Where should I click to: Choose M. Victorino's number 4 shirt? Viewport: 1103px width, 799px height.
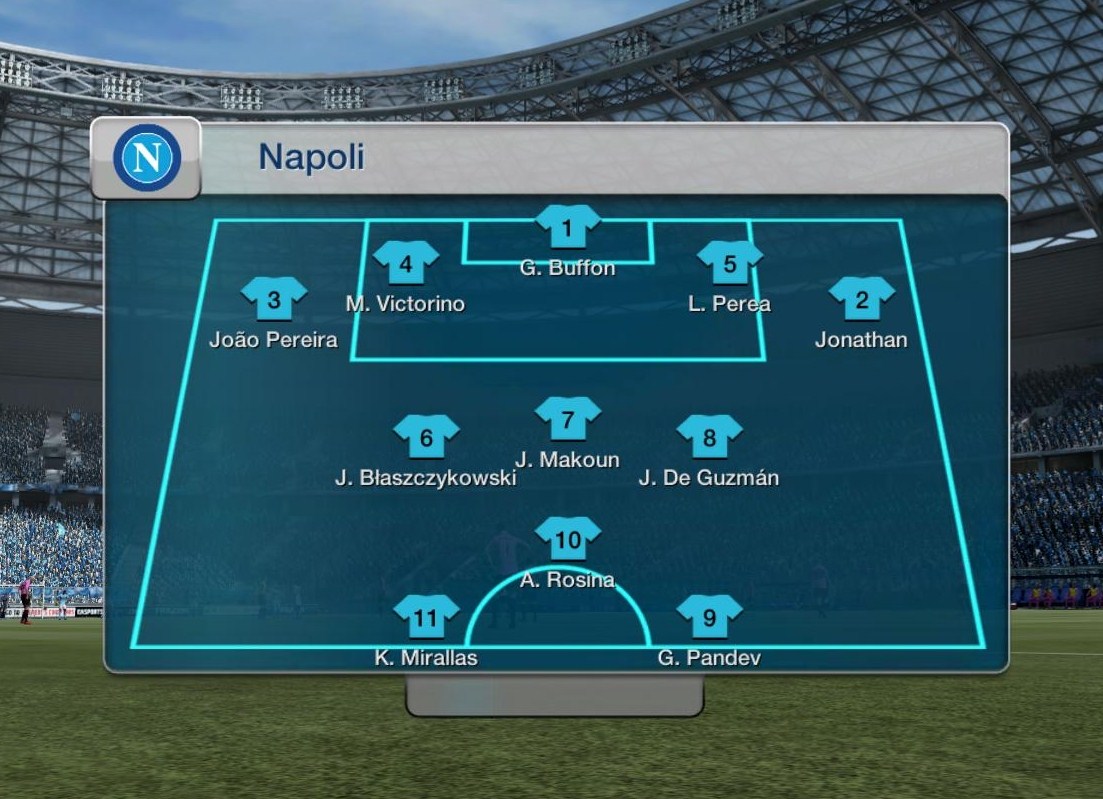coord(406,264)
